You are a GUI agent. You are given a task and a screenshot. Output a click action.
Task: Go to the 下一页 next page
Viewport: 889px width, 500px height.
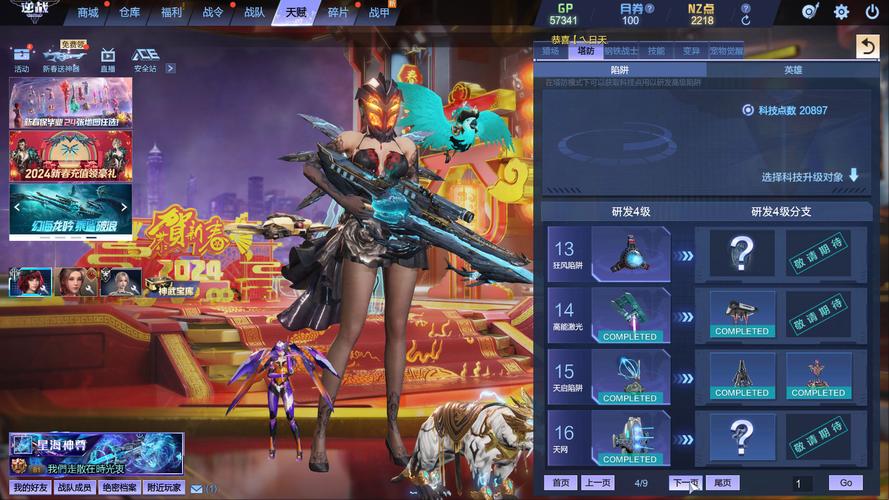pos(685,483)
